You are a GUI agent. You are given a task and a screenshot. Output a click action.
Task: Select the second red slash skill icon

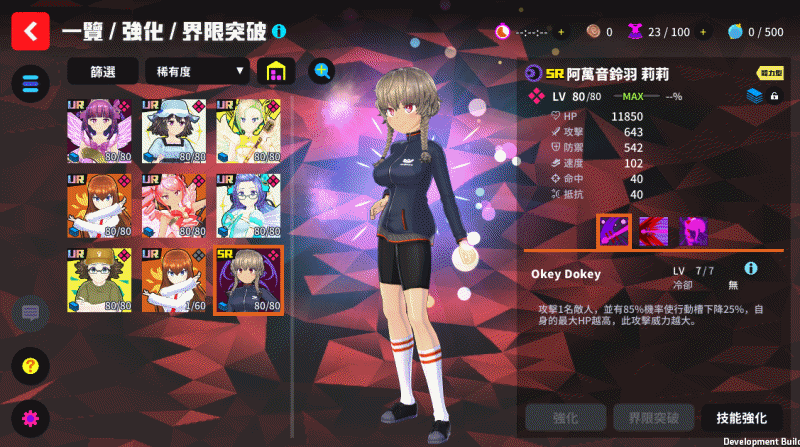(x=653, y=232)
